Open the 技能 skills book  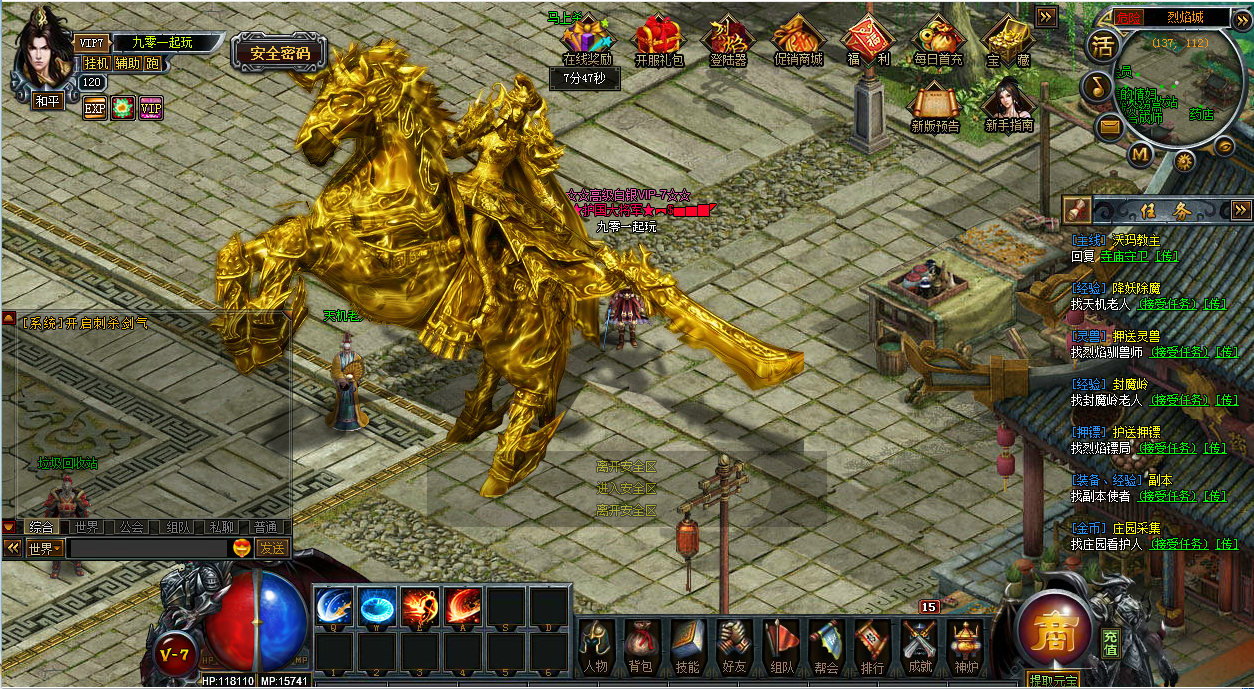point(687,645)
